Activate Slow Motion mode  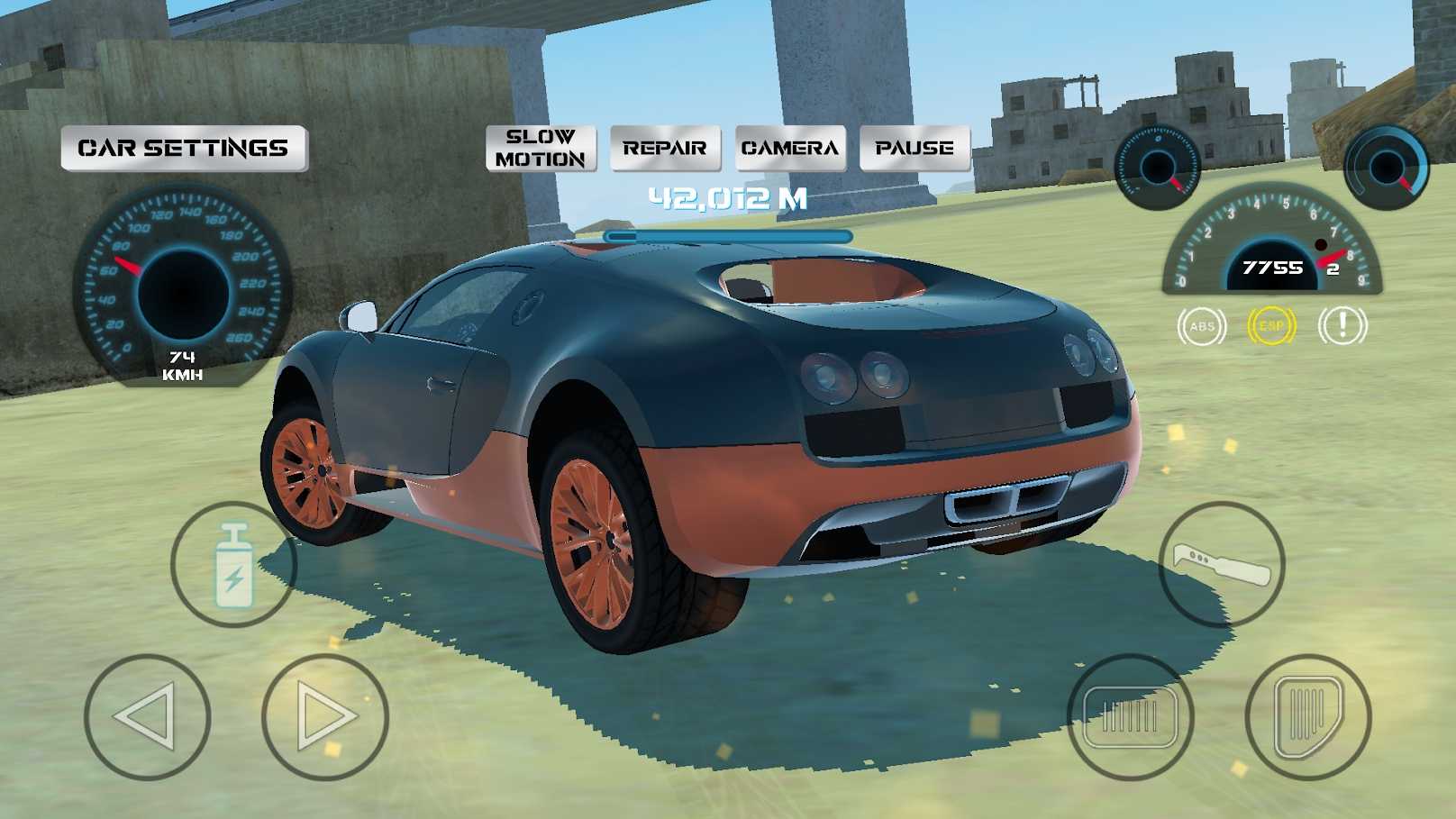pyautogui.click(x=541, y=149)
